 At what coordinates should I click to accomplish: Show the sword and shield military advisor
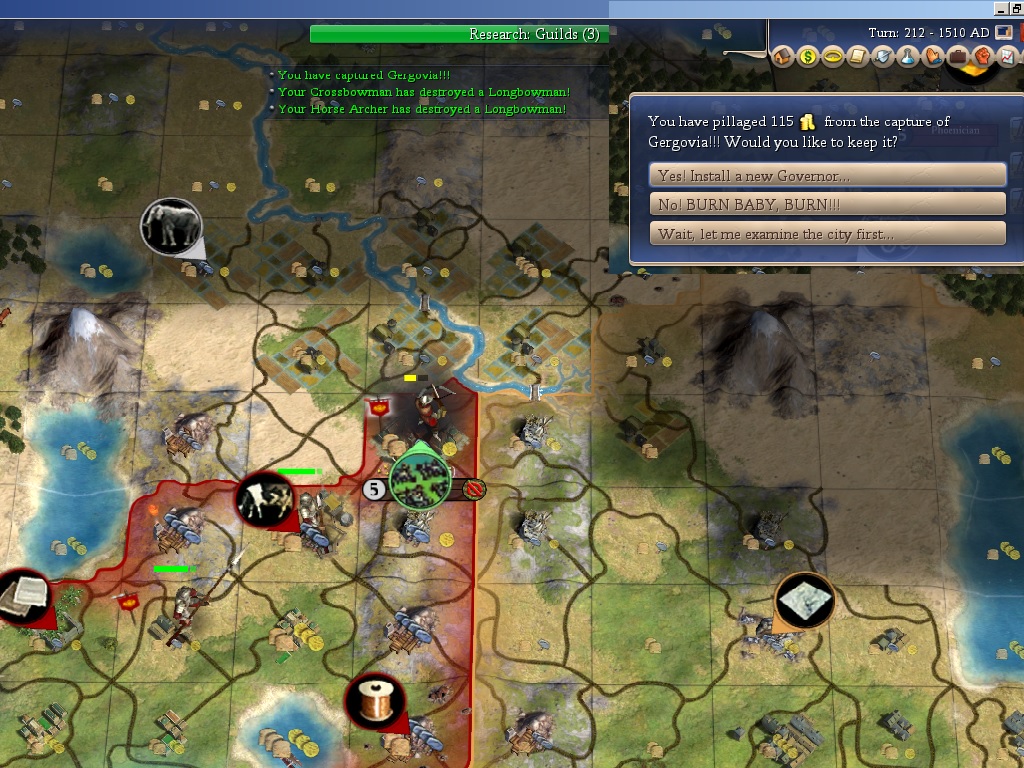coord(882,56)
